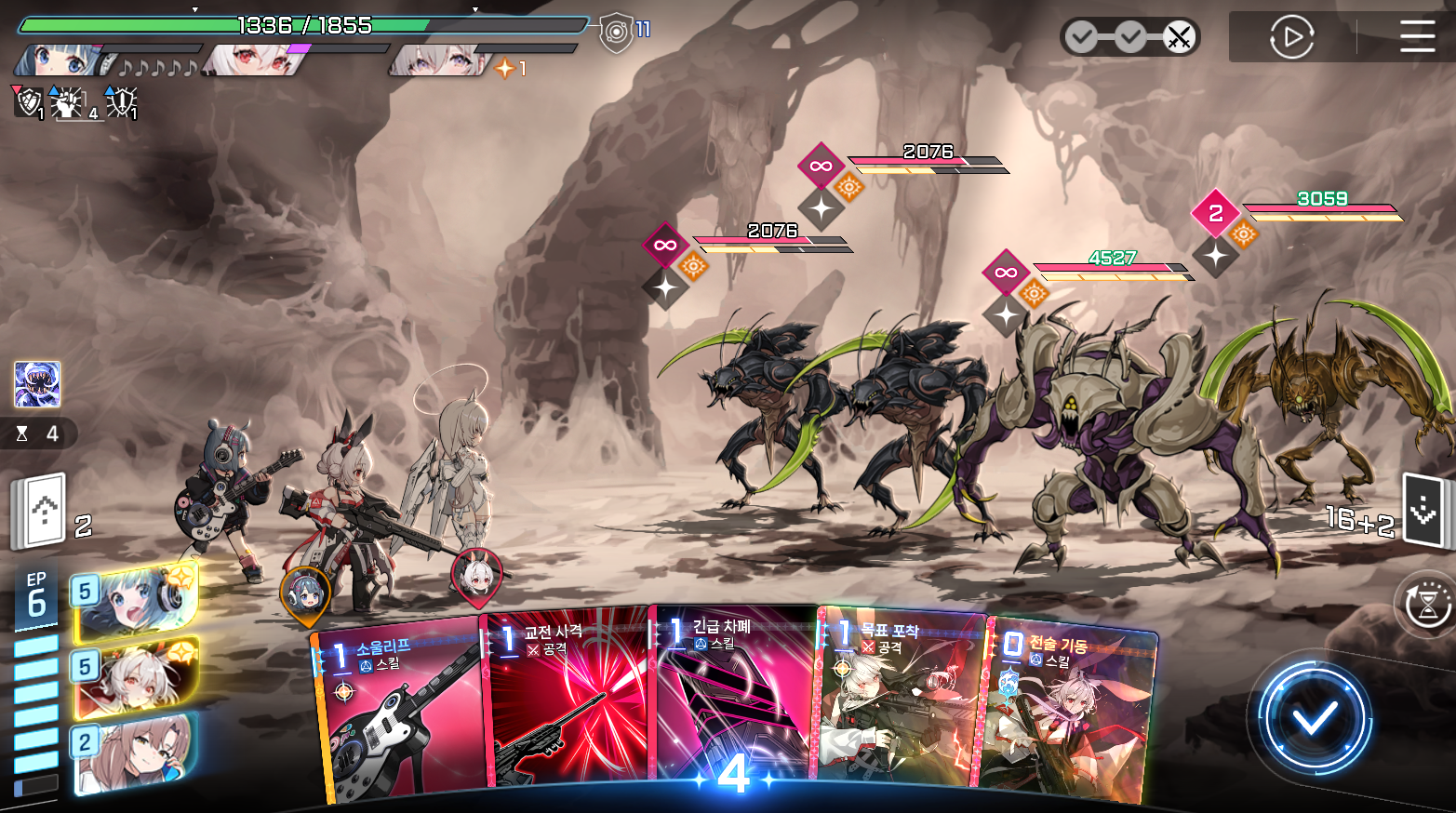The width and height of the screenshot is (1456, 813).
Task: Open the draw pile deck
Action: (x=39, y=510)
